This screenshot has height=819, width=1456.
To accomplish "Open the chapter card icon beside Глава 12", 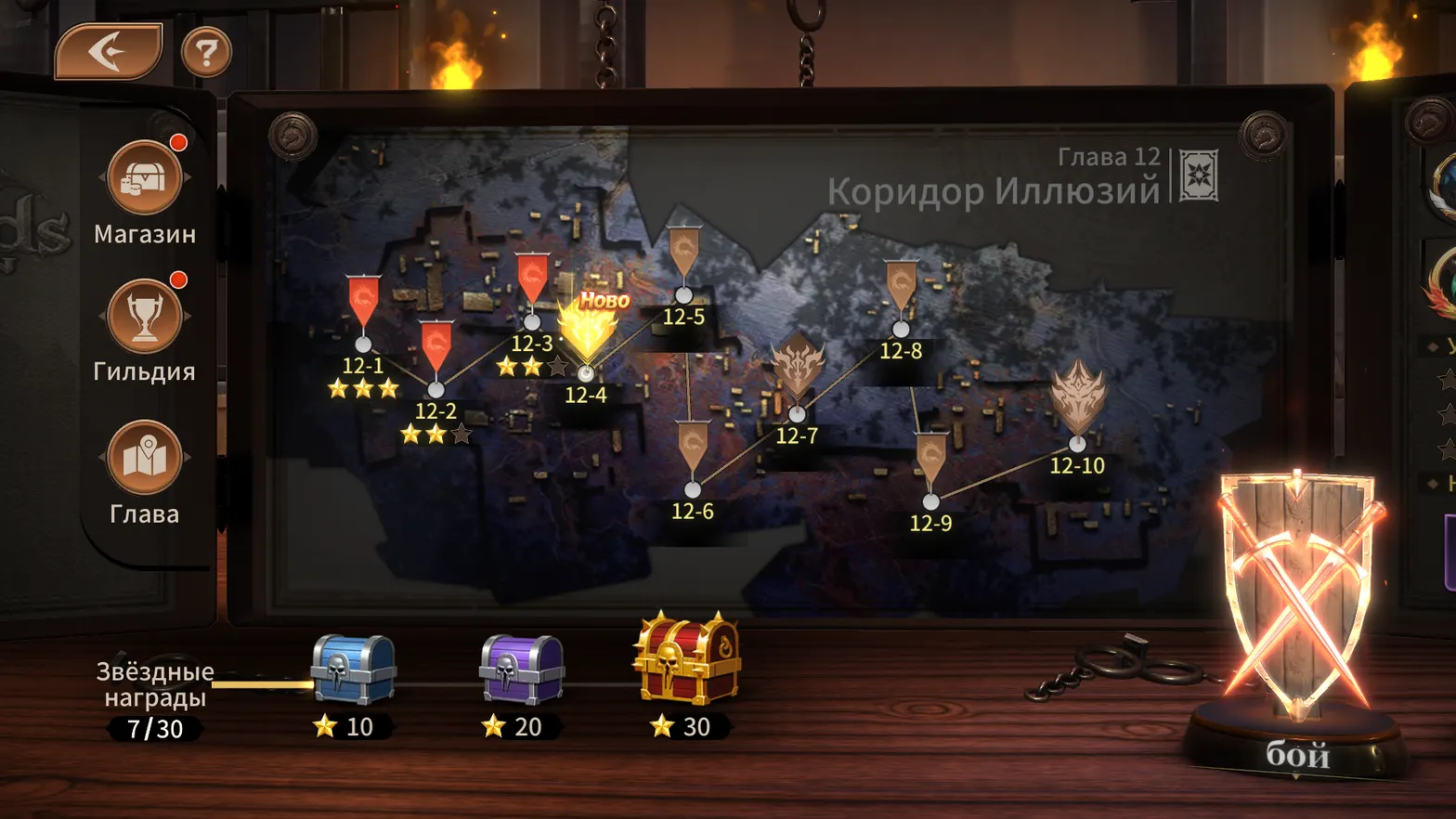I will (1198, 175).
